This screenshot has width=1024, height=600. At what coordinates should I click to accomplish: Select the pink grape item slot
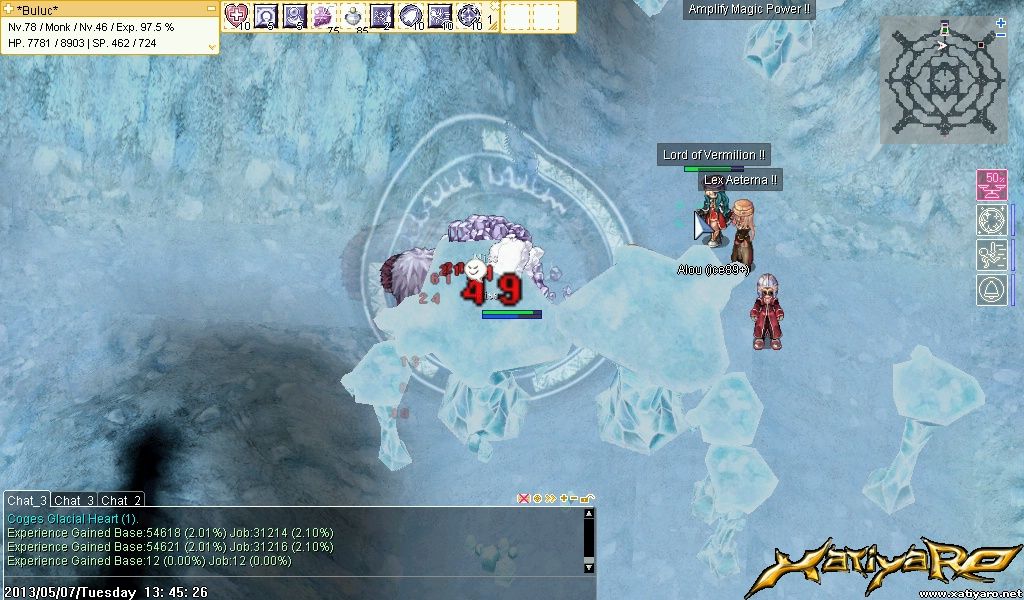(x=324, y=15)
